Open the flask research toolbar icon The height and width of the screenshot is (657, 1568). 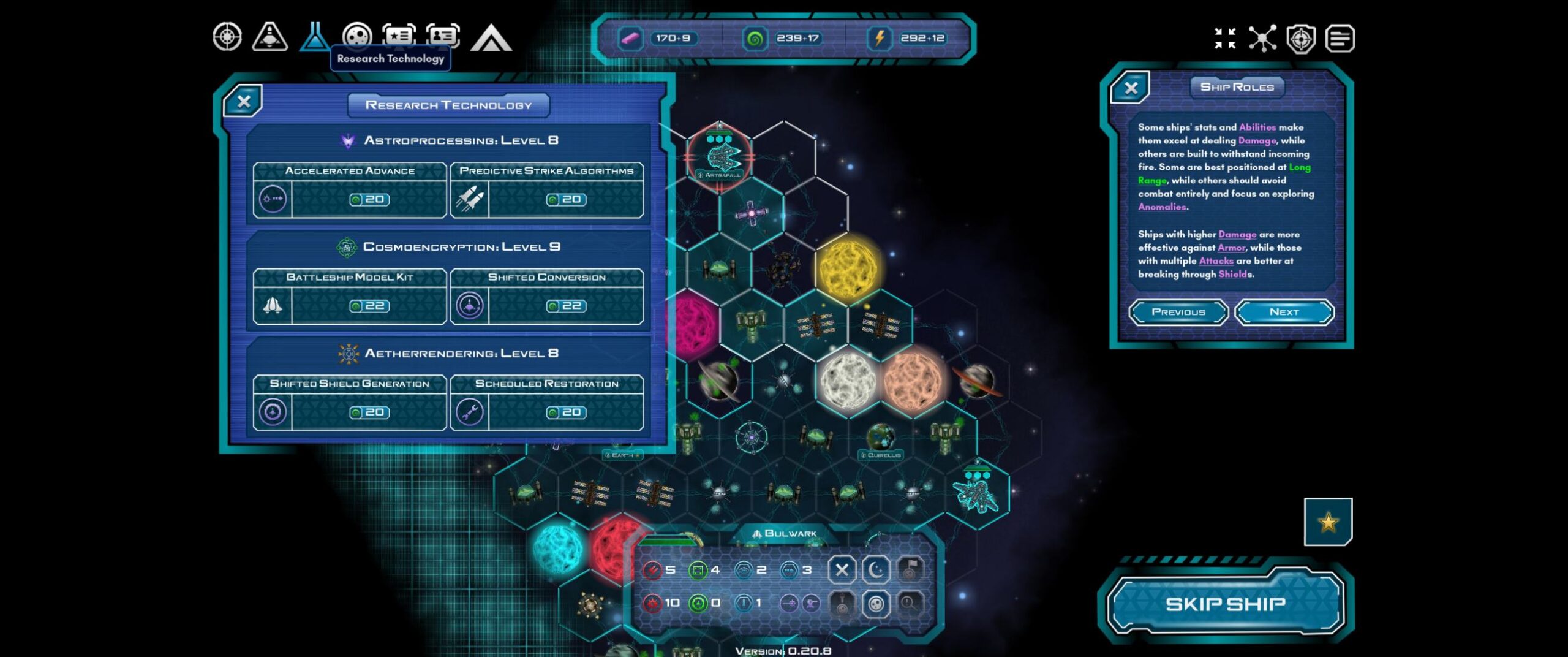[x=314, y=37]
